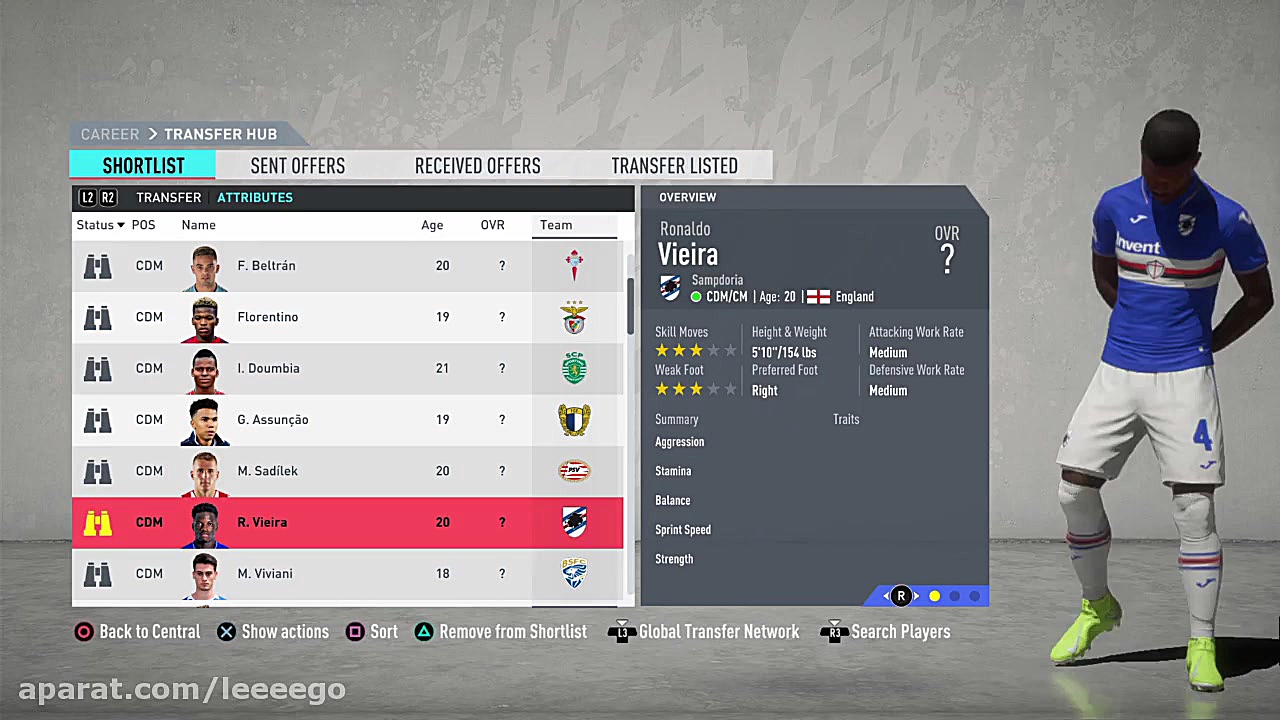This screenshot has height=720, width=1280.
Task: Select the Shortlist tab
Action: click(x=143, y=166)
